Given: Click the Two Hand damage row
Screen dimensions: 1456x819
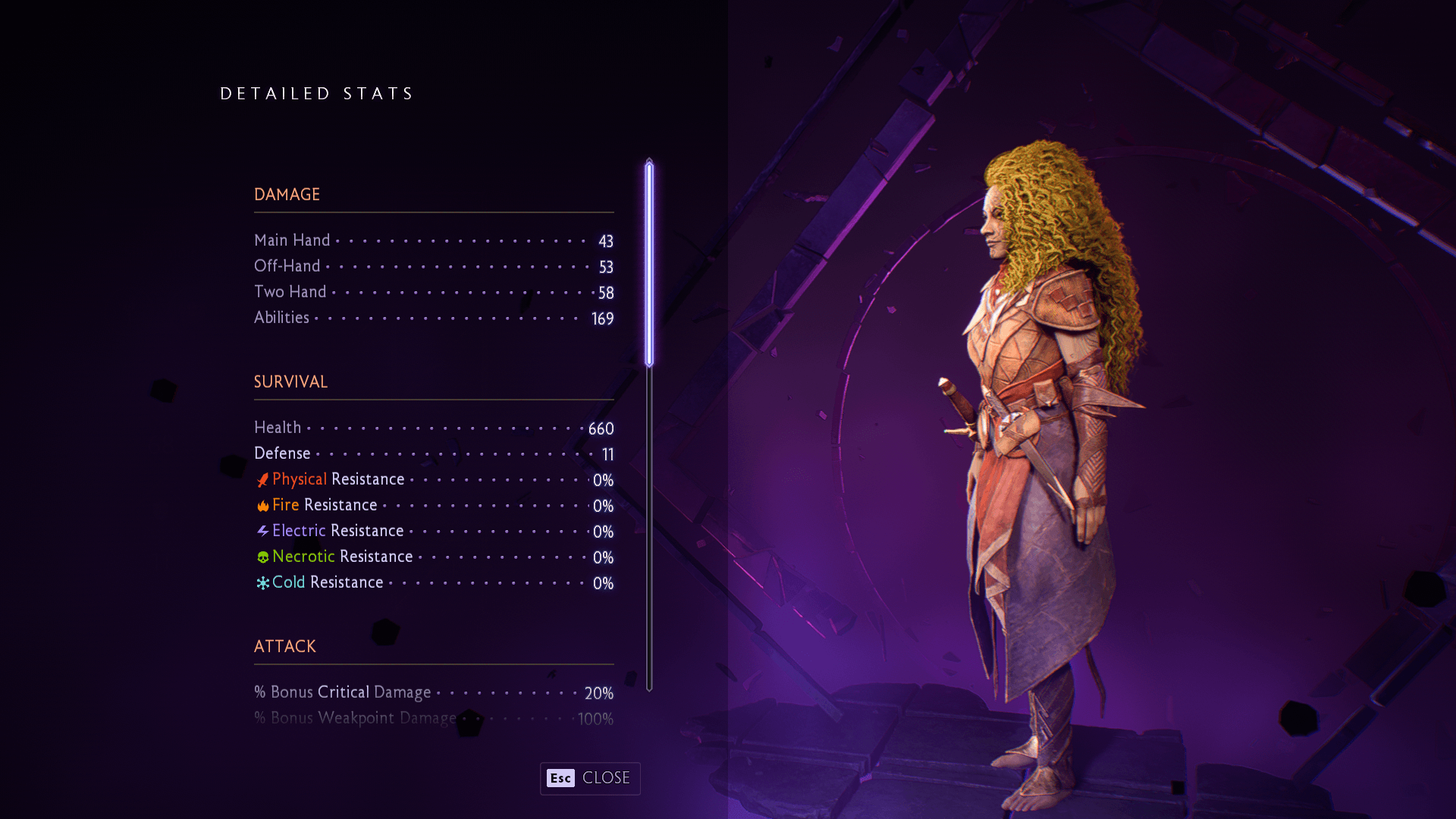Looking at the screenshot, I should [x=433, y=292].
